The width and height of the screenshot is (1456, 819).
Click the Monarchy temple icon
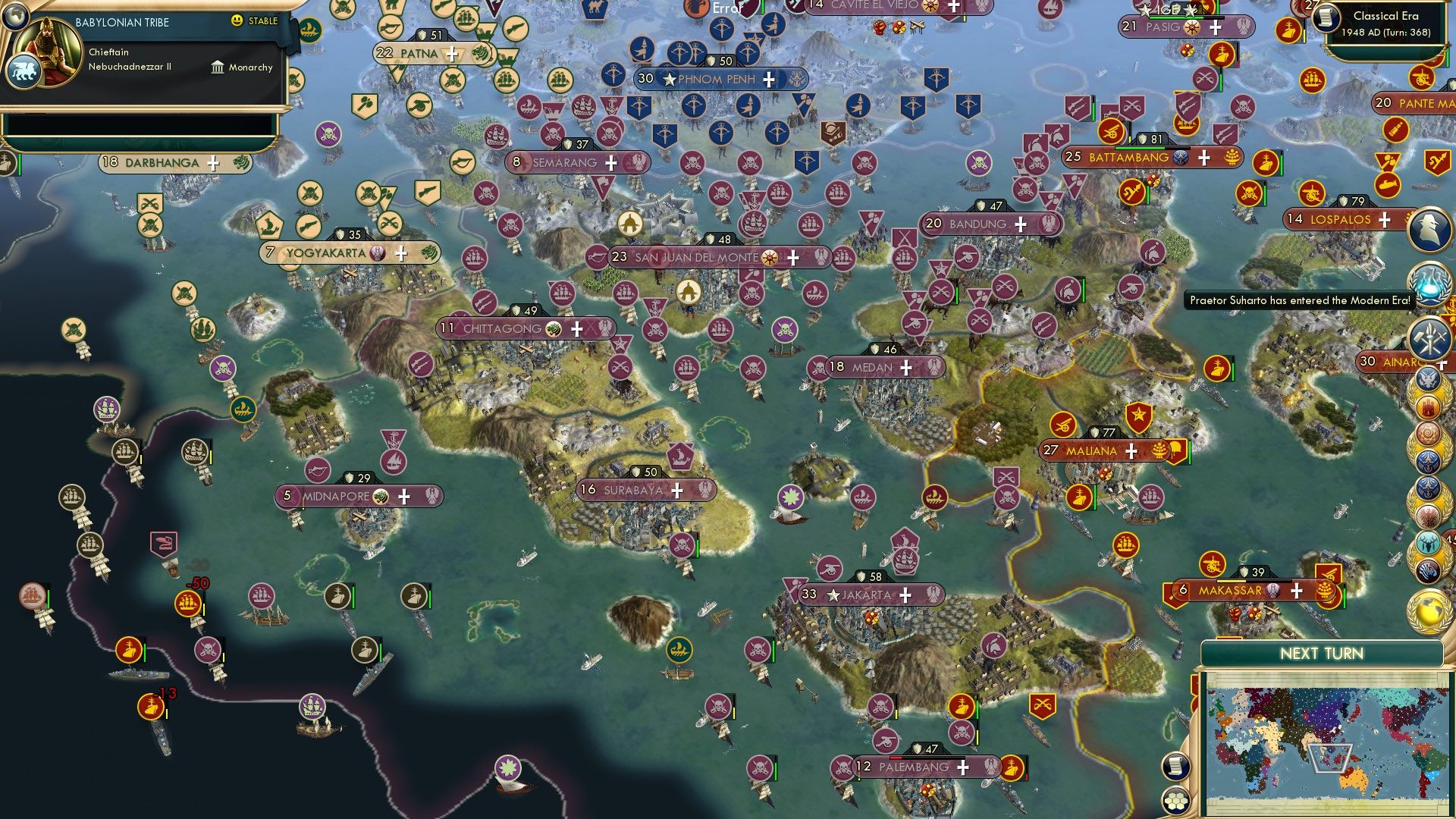219,67
